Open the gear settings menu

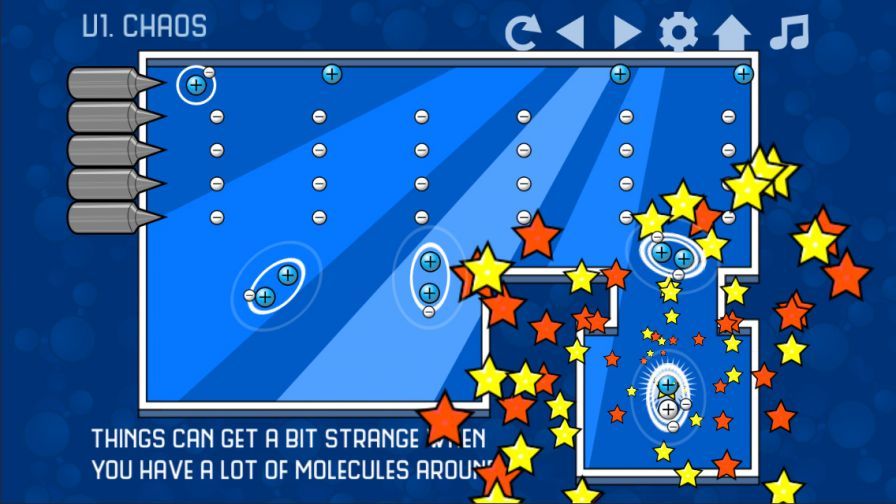(x=678, y=32)
